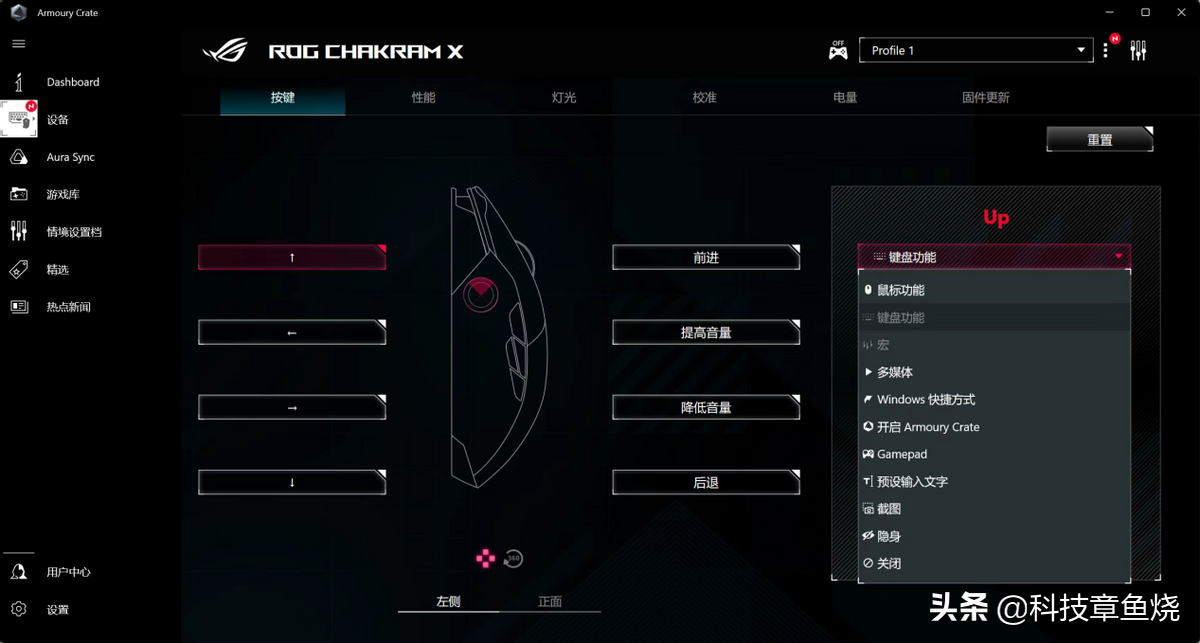This screenshot has width=1200, height=643.
Task: Select the 提高音量 button assignment
Action: pyautogui.click(x=706, y=333)
